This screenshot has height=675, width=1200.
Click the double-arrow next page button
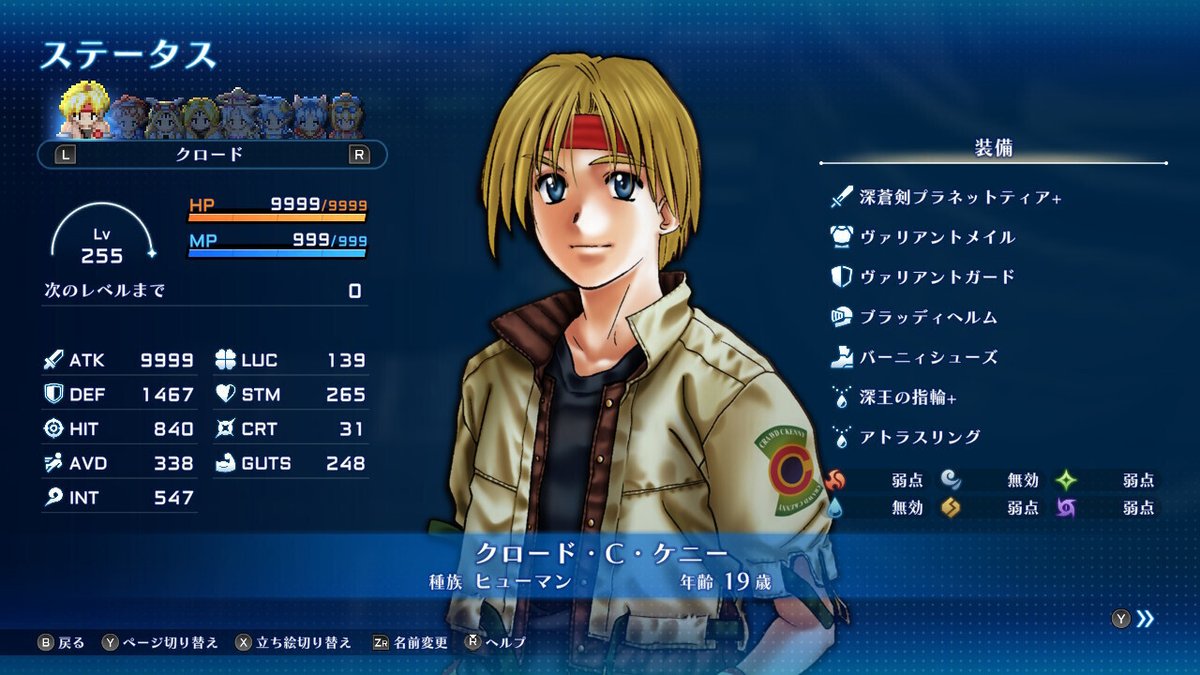(1145, 619)
